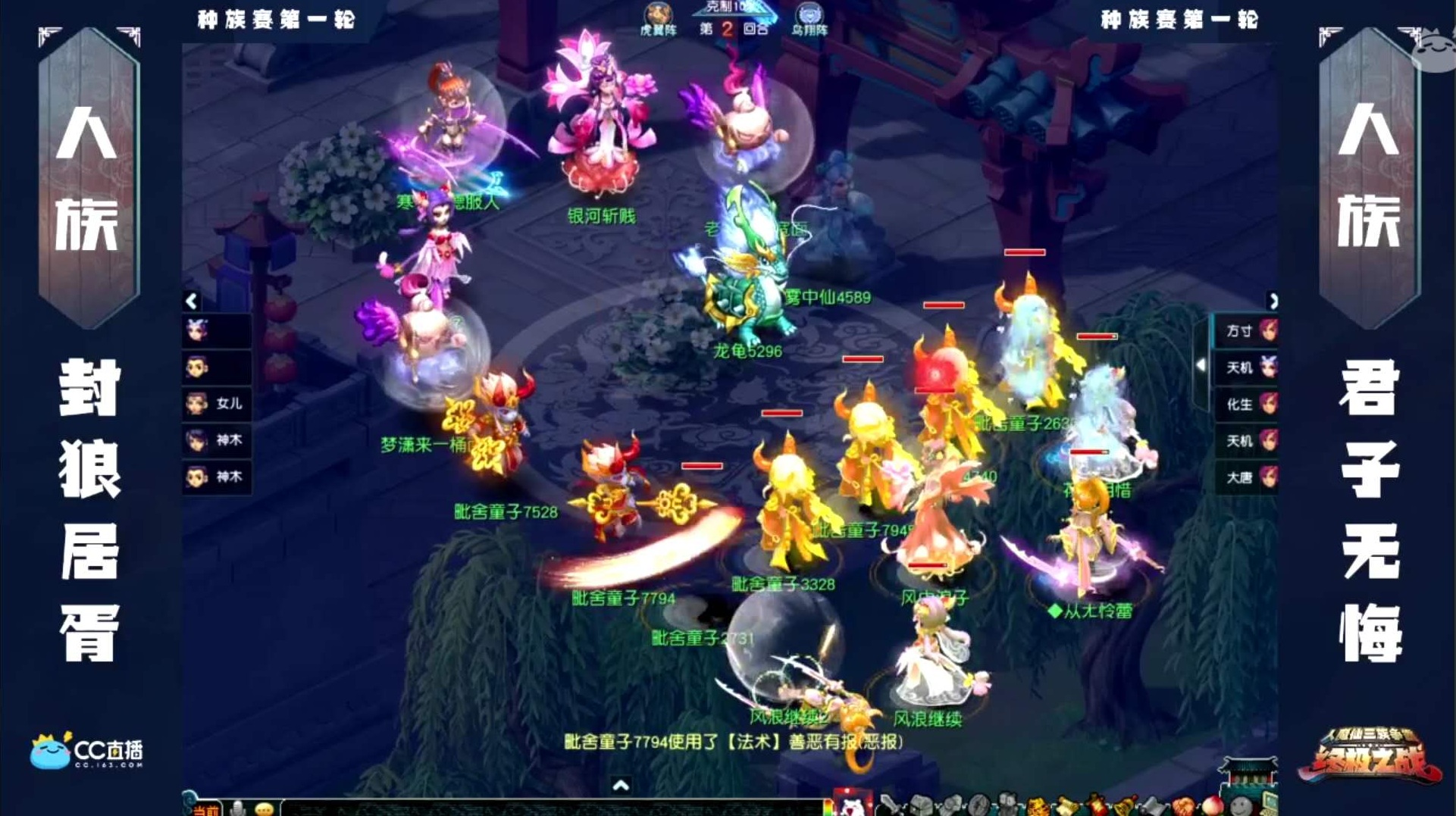
Task: Select the sword attack icon in bottom toolbar
Action: pyautogui.click(x=890, y=805)
